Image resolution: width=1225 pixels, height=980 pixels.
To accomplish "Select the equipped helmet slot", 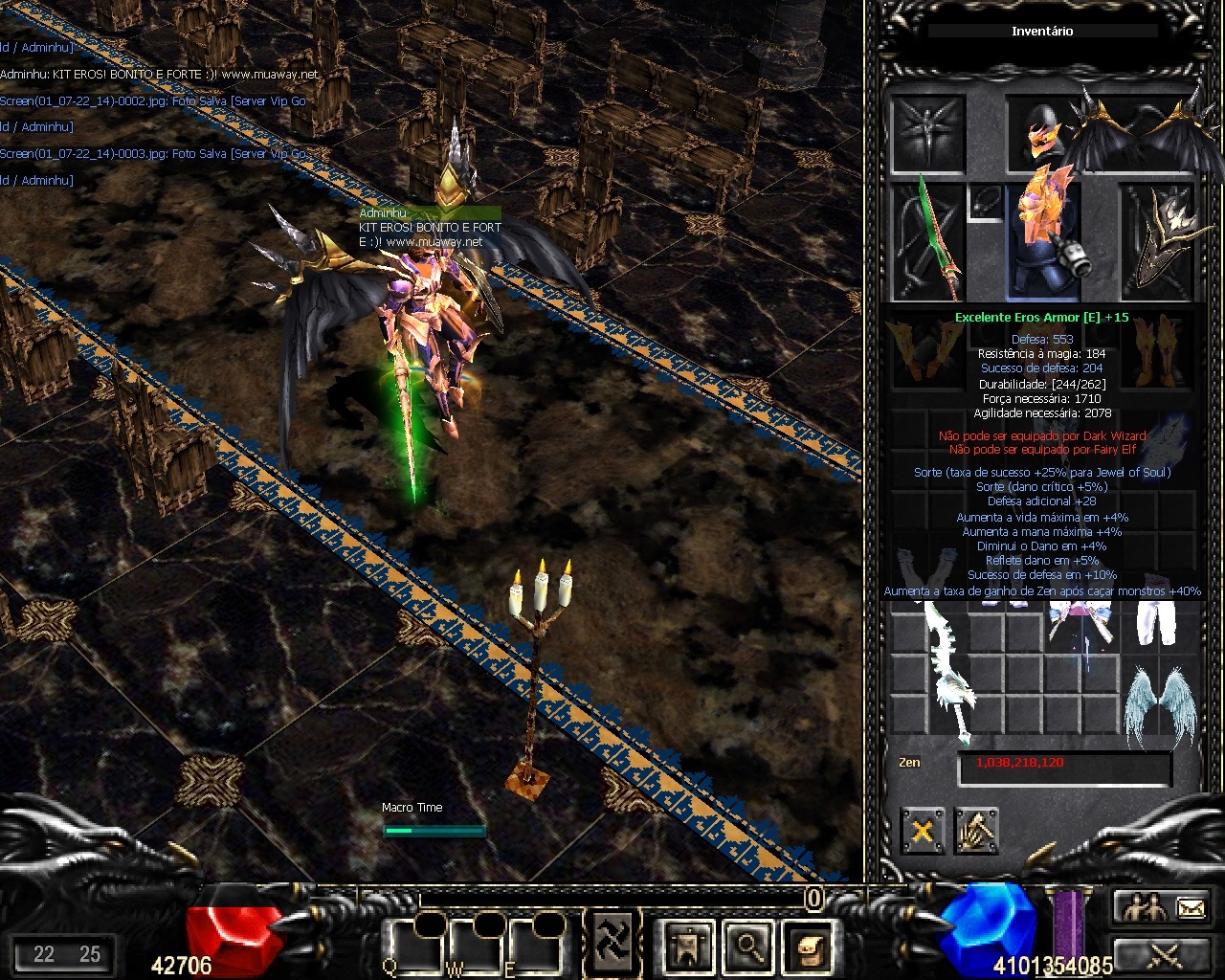I will [1041, 132].
